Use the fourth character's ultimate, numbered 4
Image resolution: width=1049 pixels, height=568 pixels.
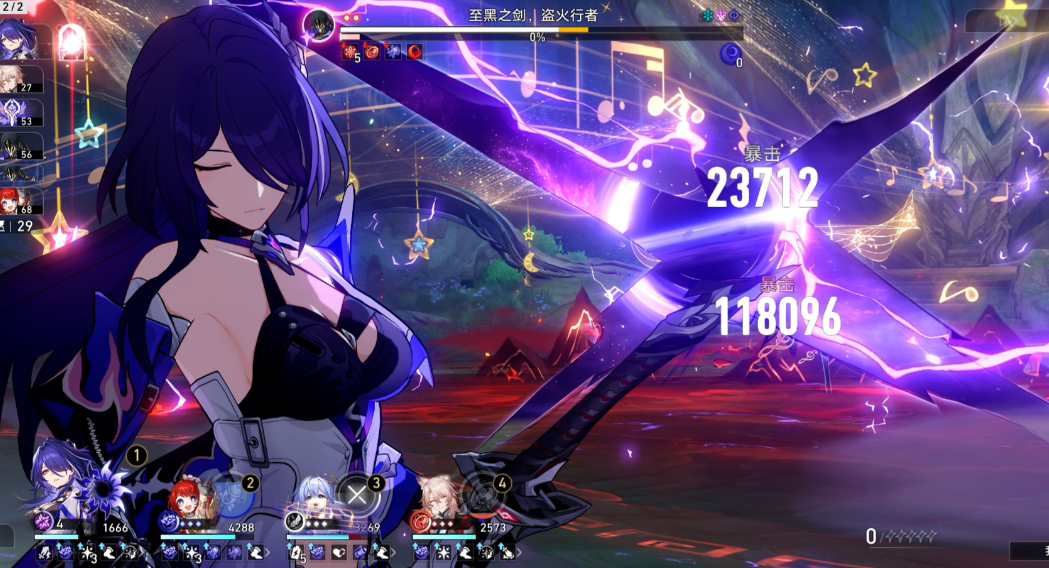484,493
